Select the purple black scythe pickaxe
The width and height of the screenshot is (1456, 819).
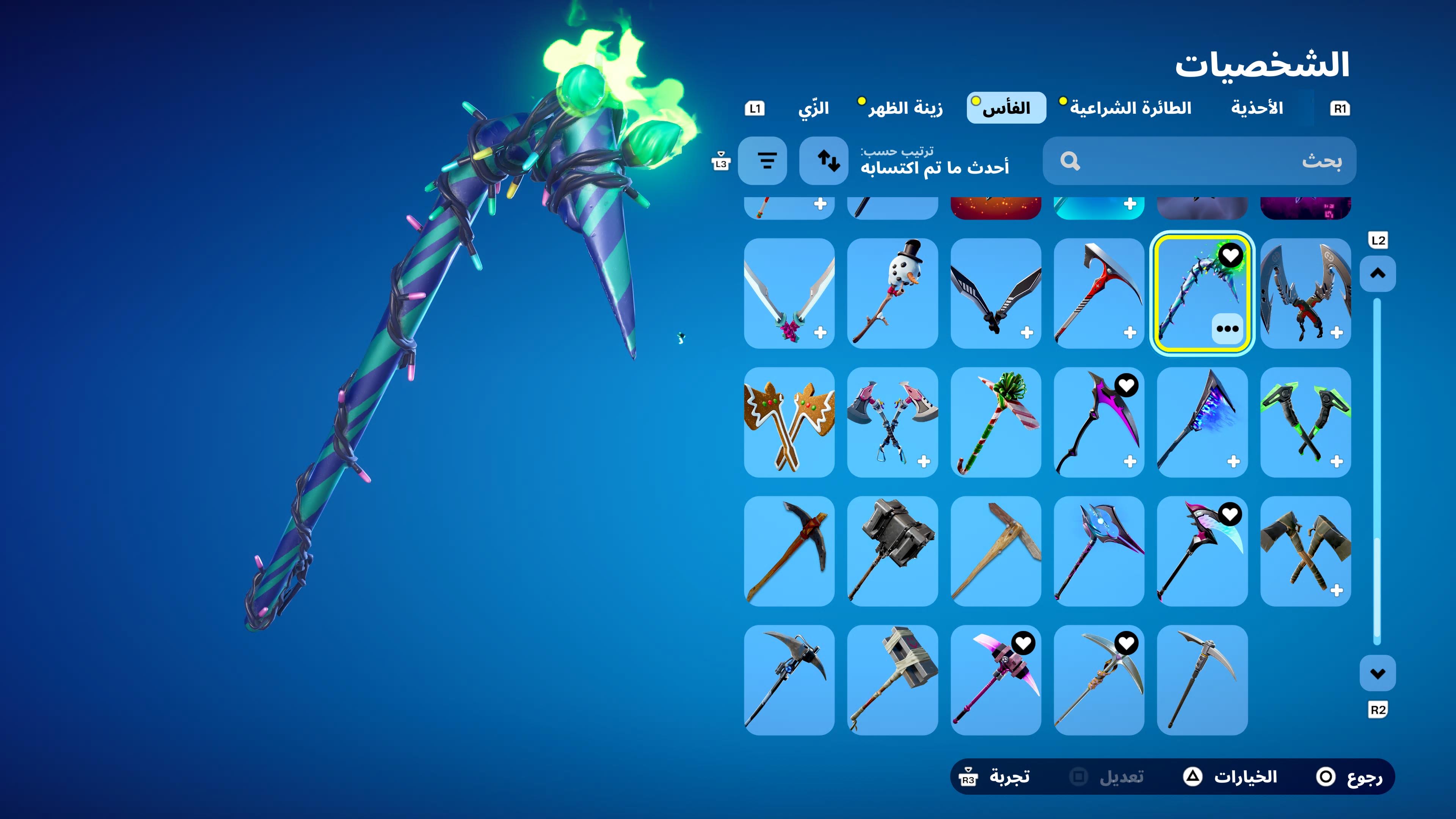click(1098, 422)
